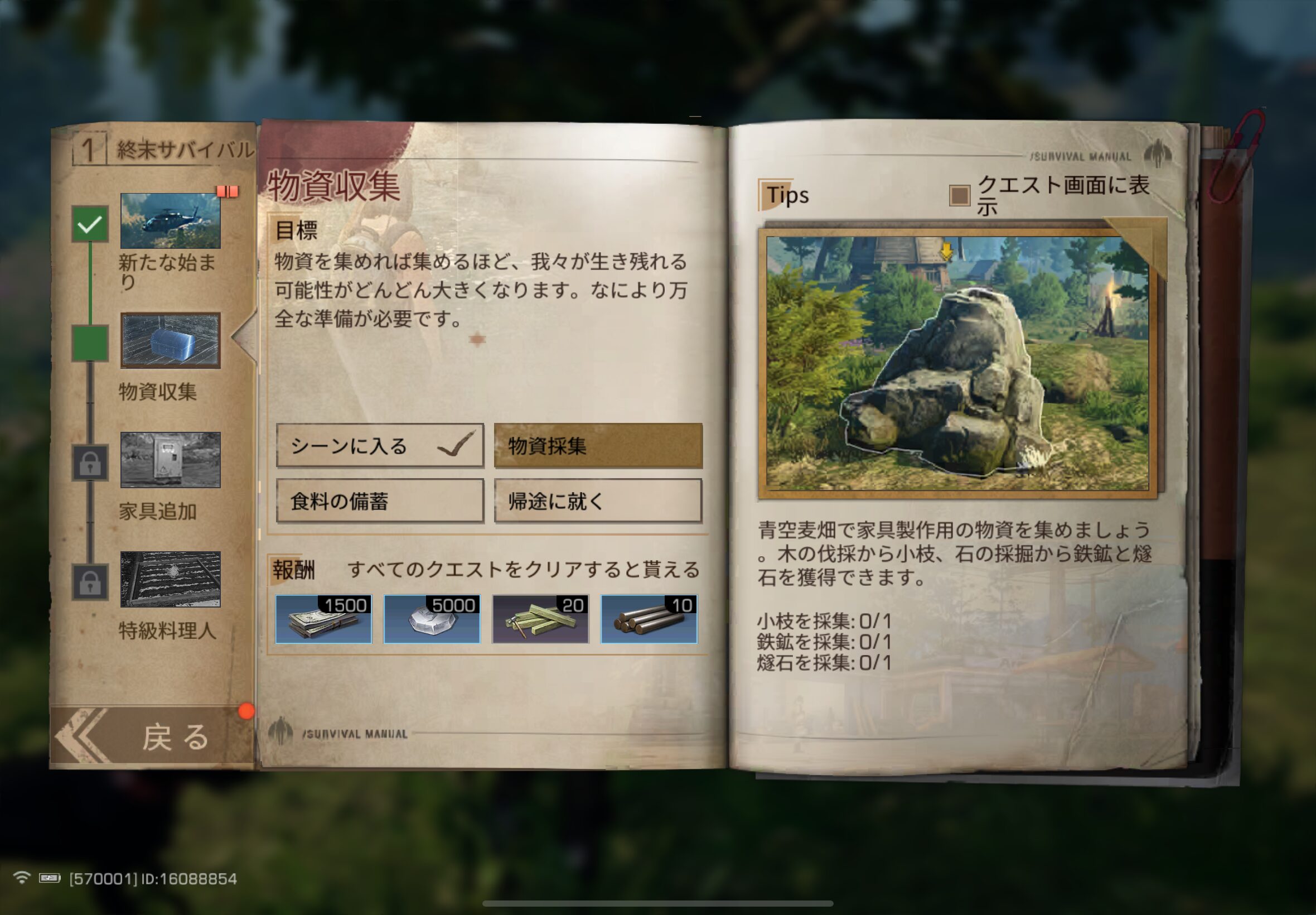Open the 終末サバイバル chapter header

(x=163, y=150)
